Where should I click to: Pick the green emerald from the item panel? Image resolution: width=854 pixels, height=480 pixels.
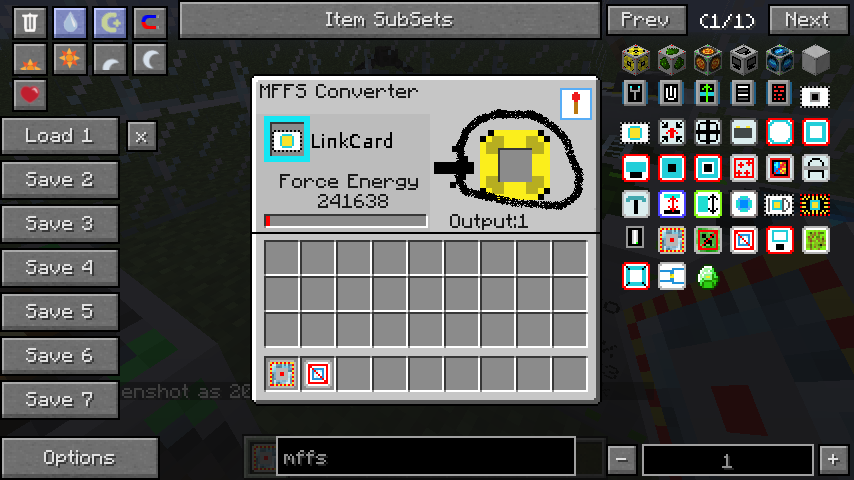coord(709,275)
